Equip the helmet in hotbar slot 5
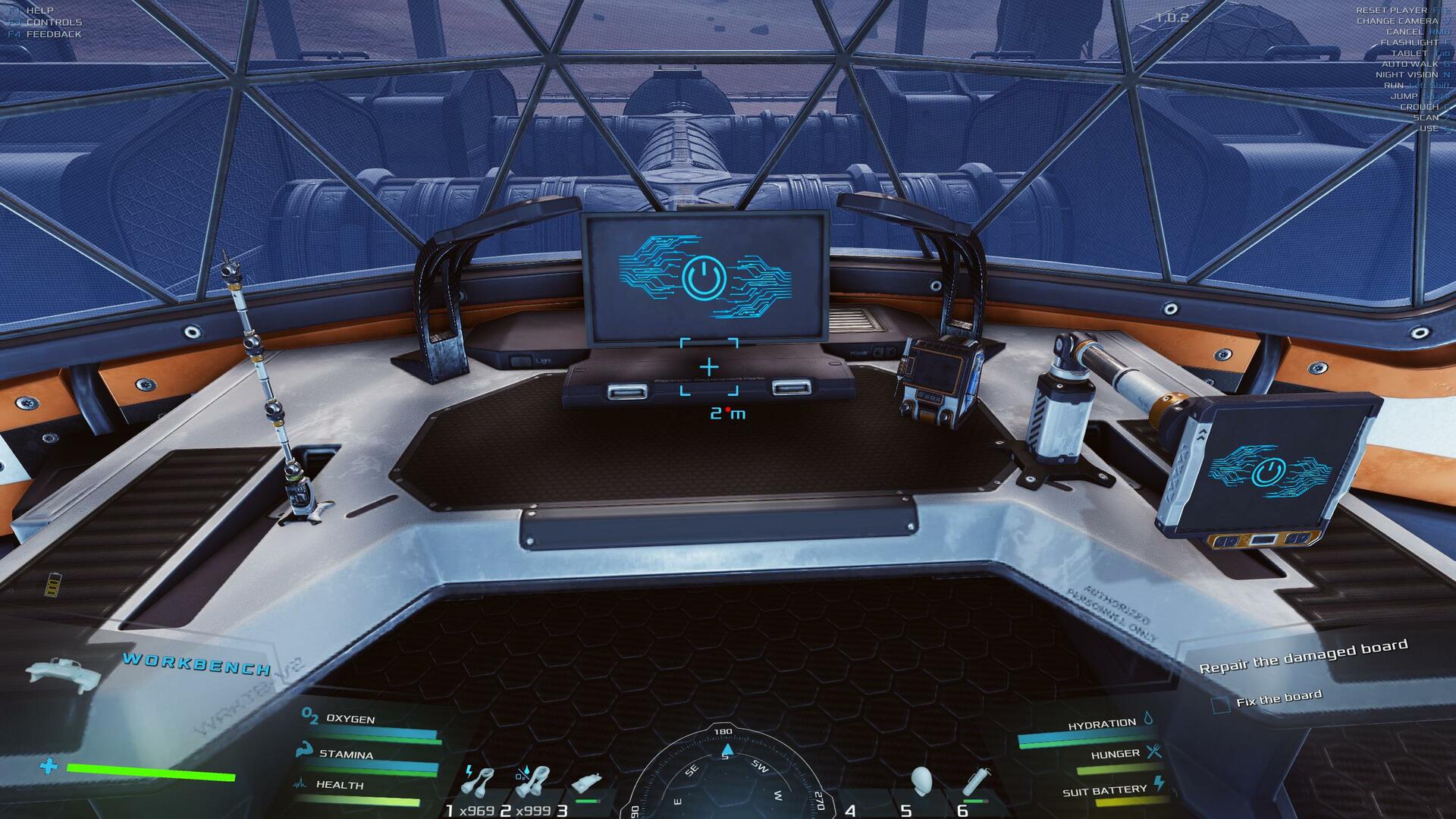The width and height of the screenshot is (1456, 819). coord(921,781)
